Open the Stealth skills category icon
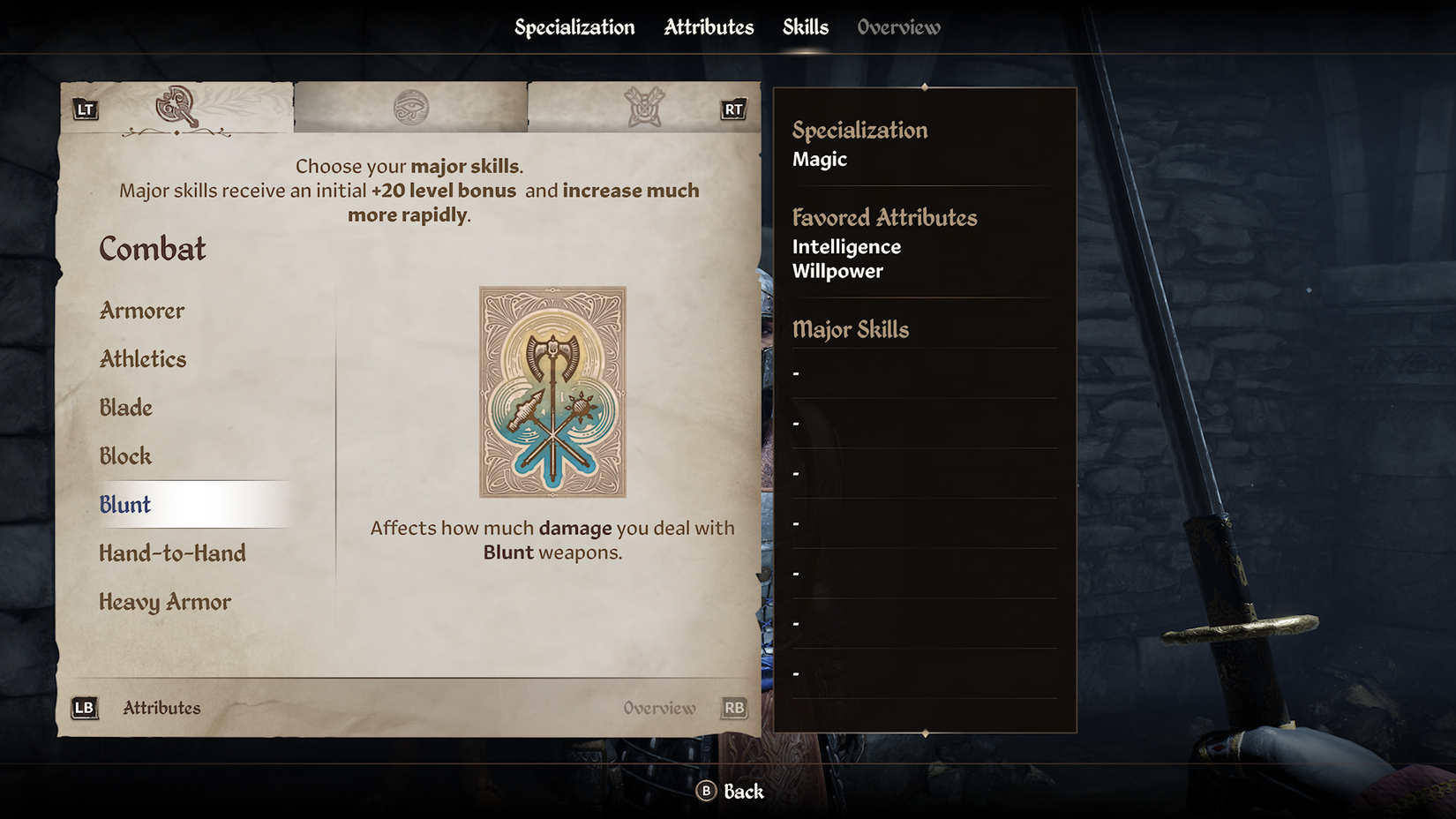1456x819 pixels. coord(644,108)
